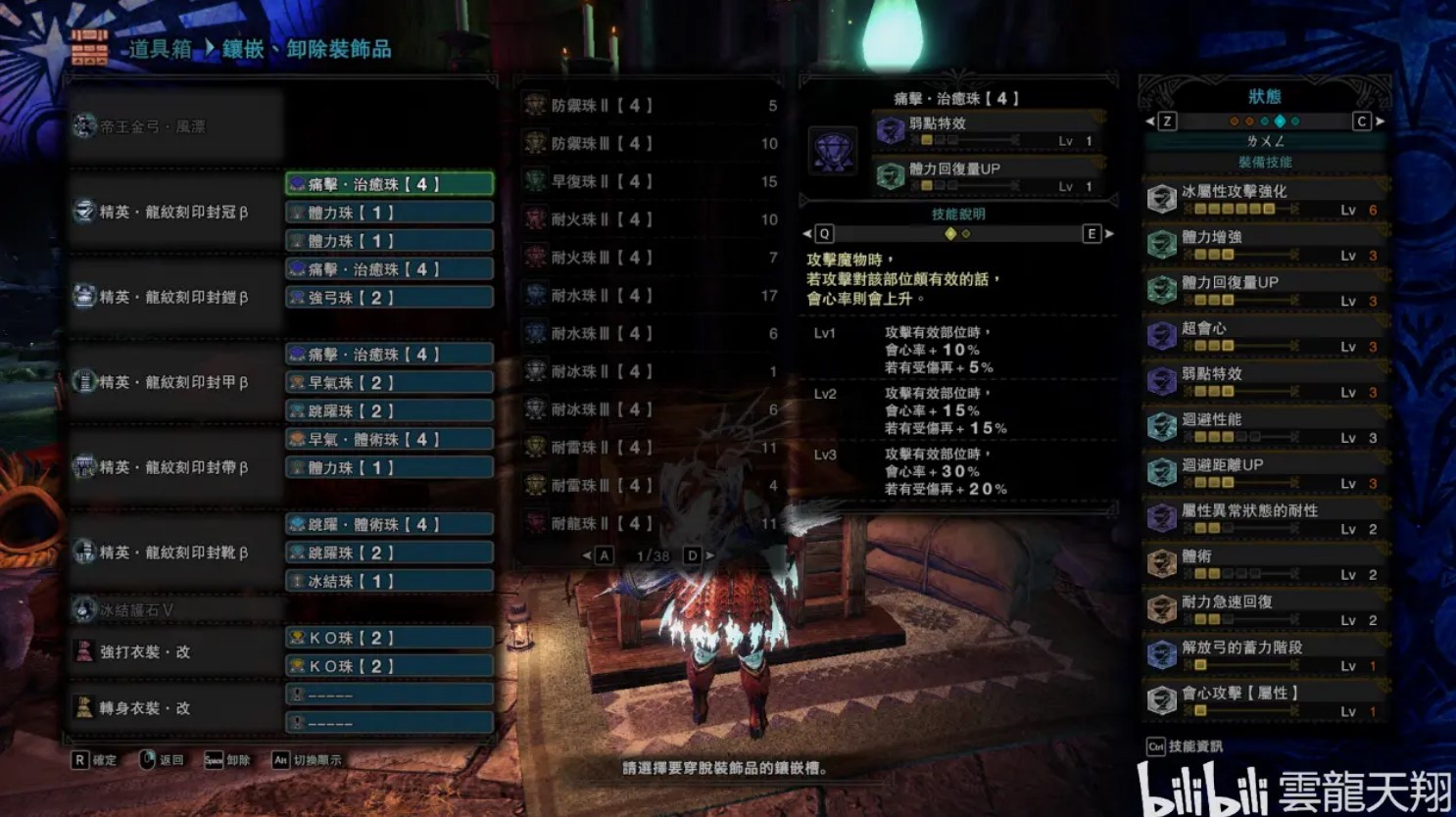The image size is (1456, 817).
Task: Select 耐雷珠III【4】 in the decoration list
Action: click(x=651, y=486)
